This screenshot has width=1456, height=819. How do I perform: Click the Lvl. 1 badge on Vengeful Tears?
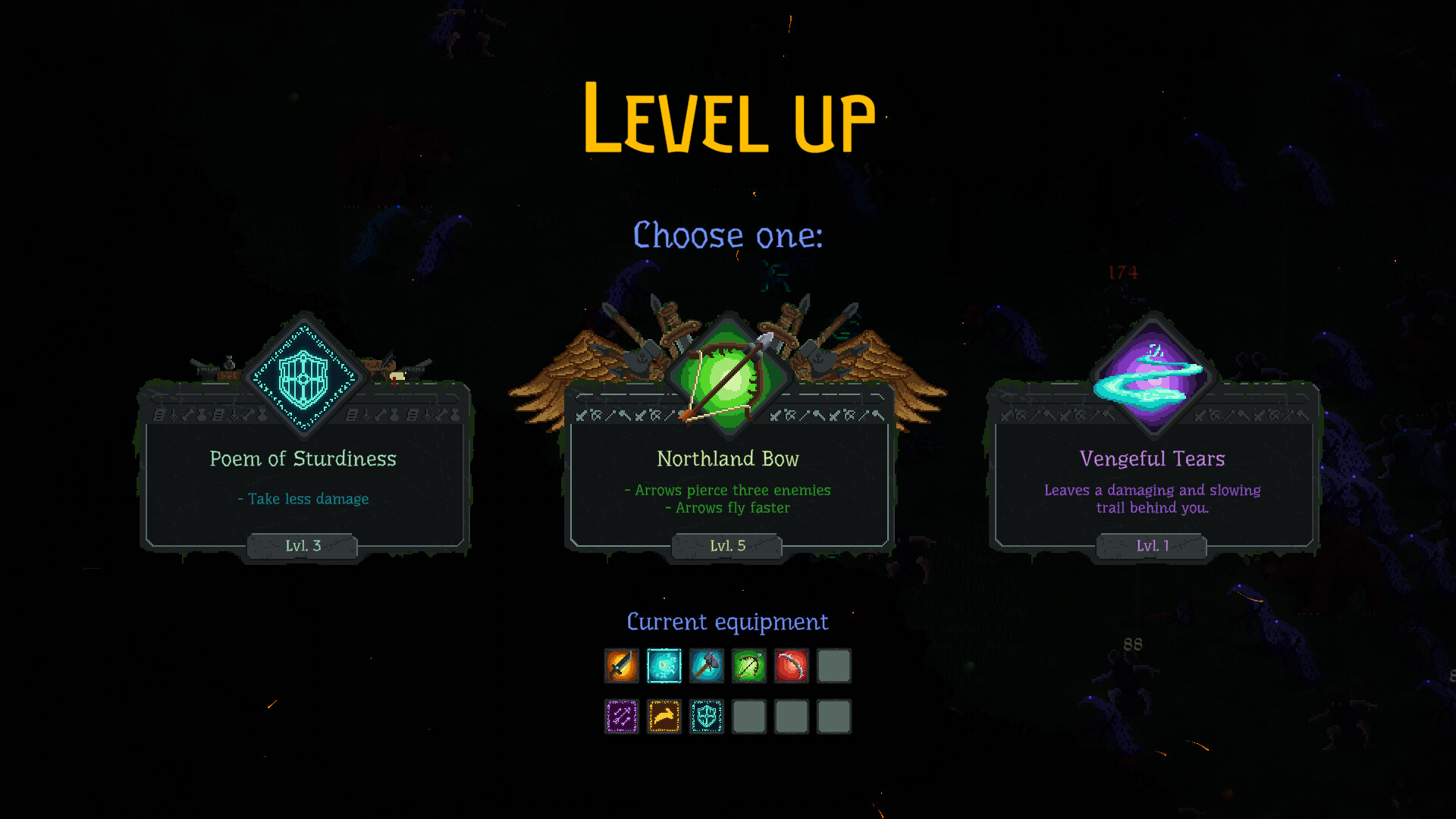(1151, 545)
